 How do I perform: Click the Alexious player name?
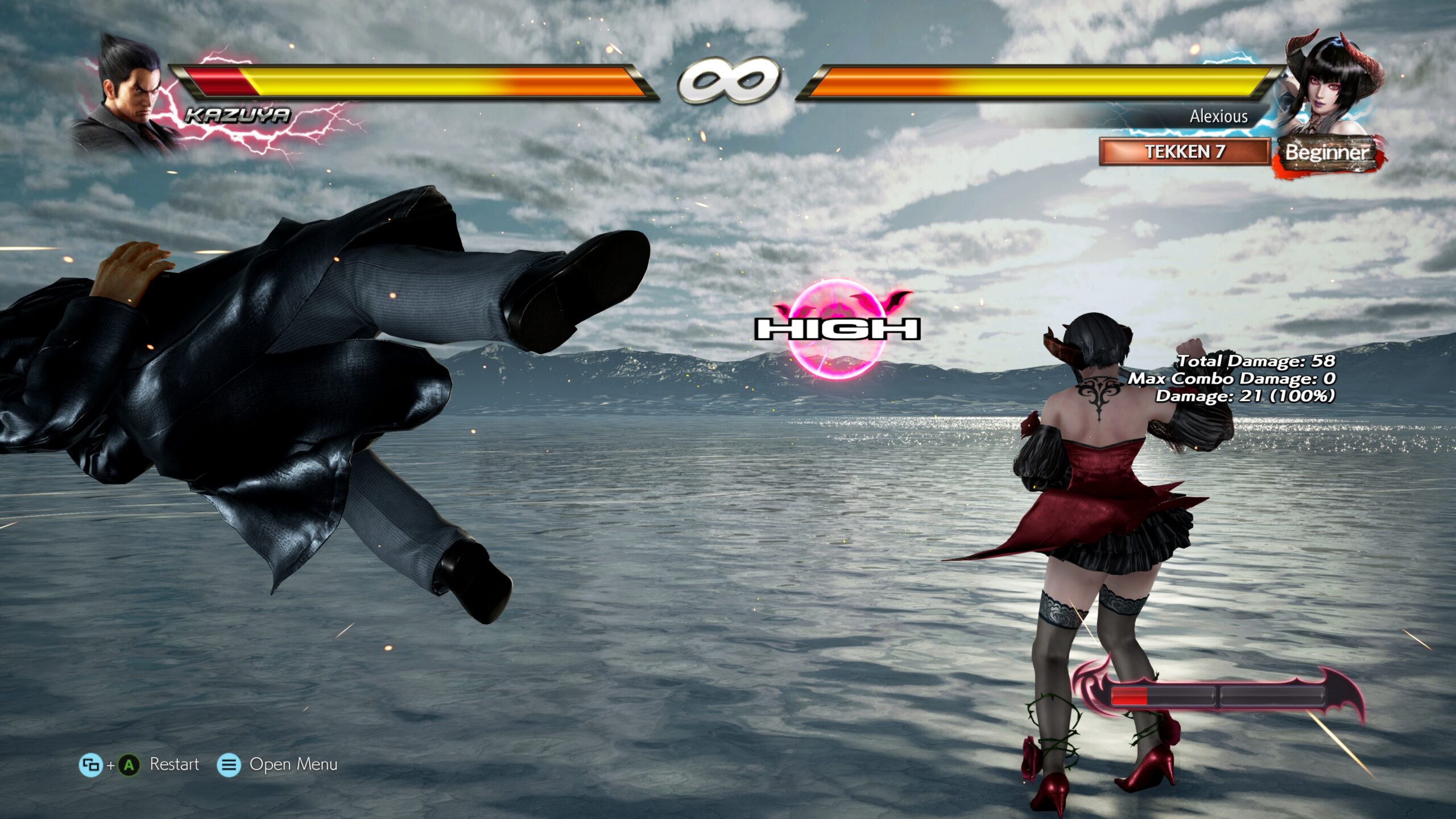tap(1218, 117)
